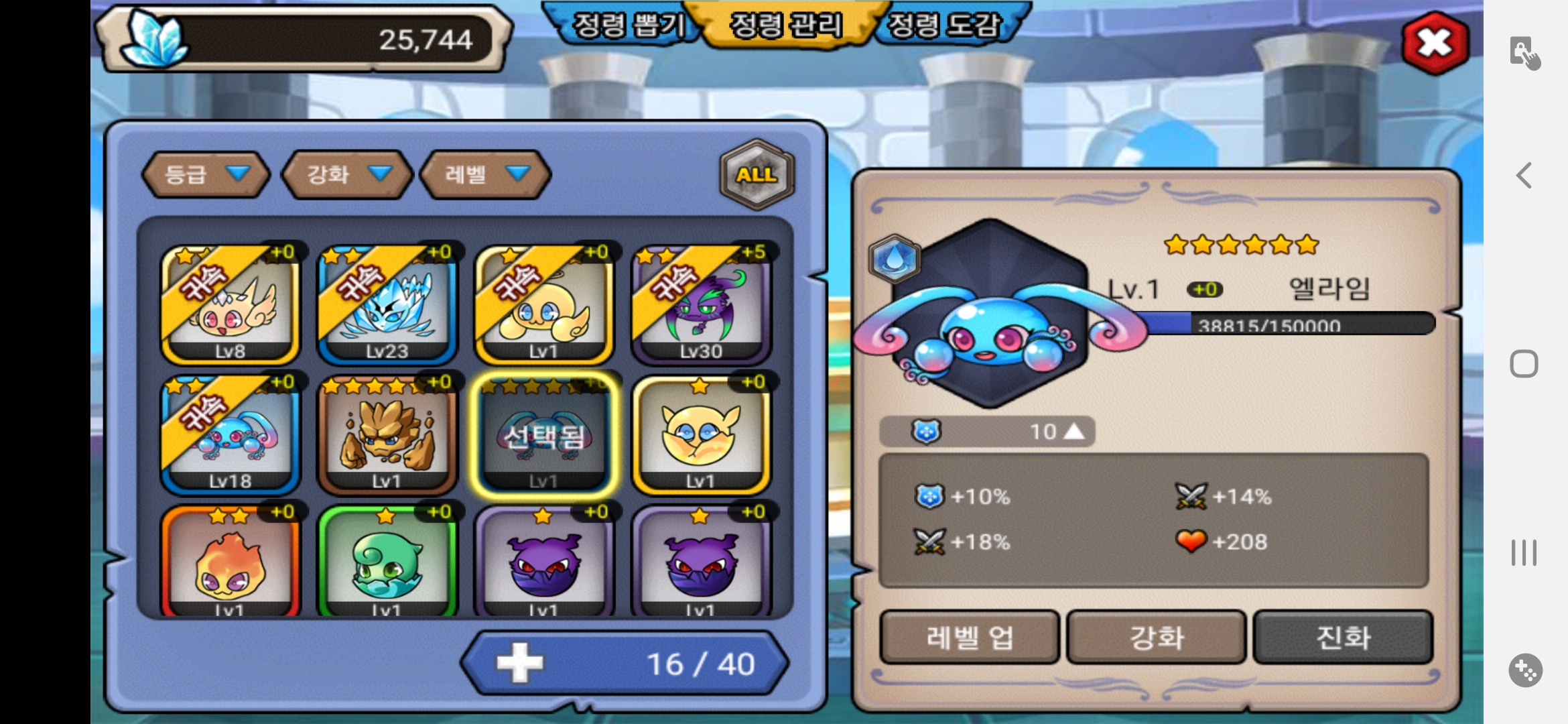Open the 등급 sort dropdown
The image size is (1568, 724).
[x=206, y=174]
